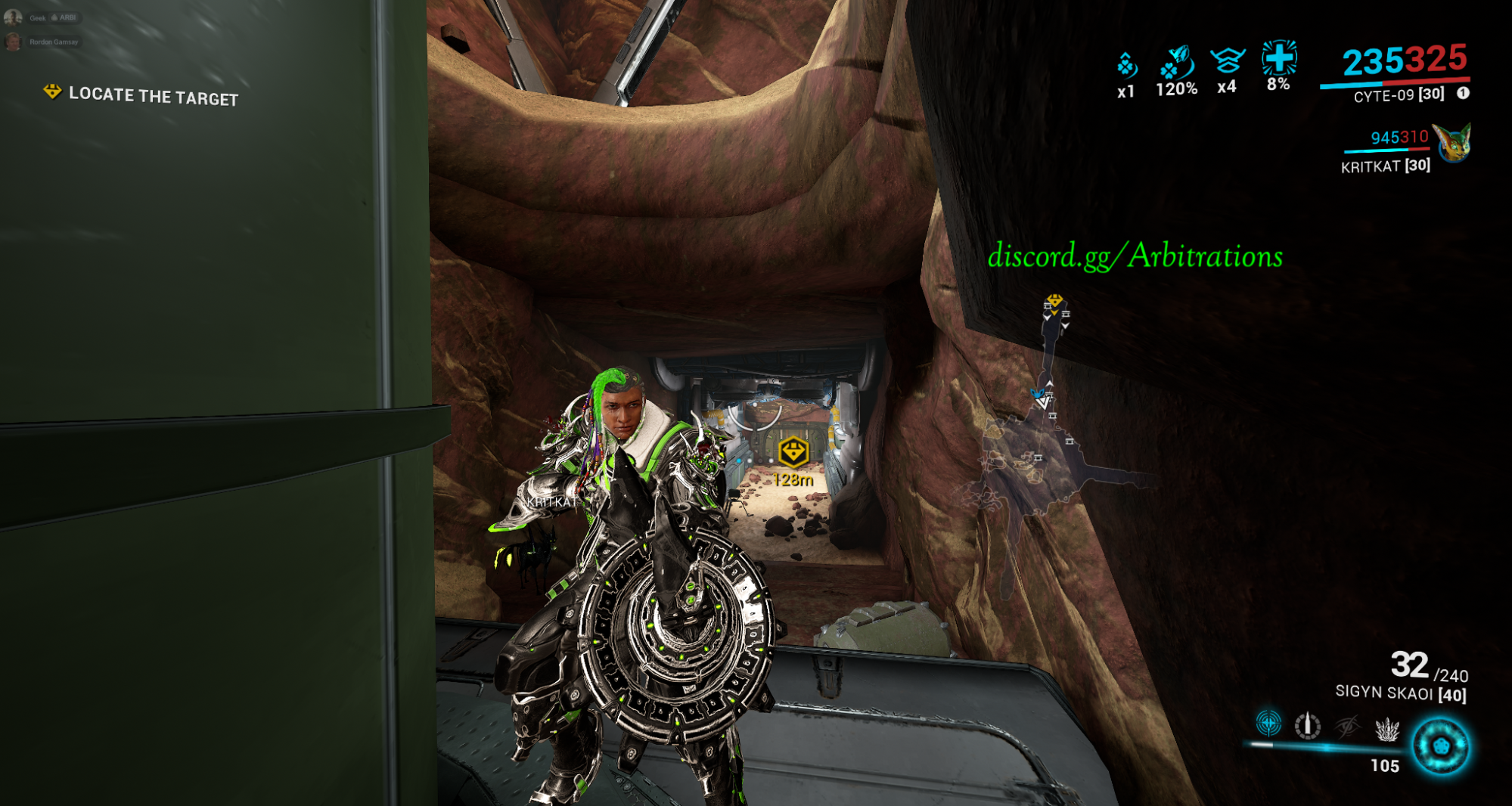Activate the bullet ring ability icon
The image size is (1512, 806).
[x=1307, y=726]
